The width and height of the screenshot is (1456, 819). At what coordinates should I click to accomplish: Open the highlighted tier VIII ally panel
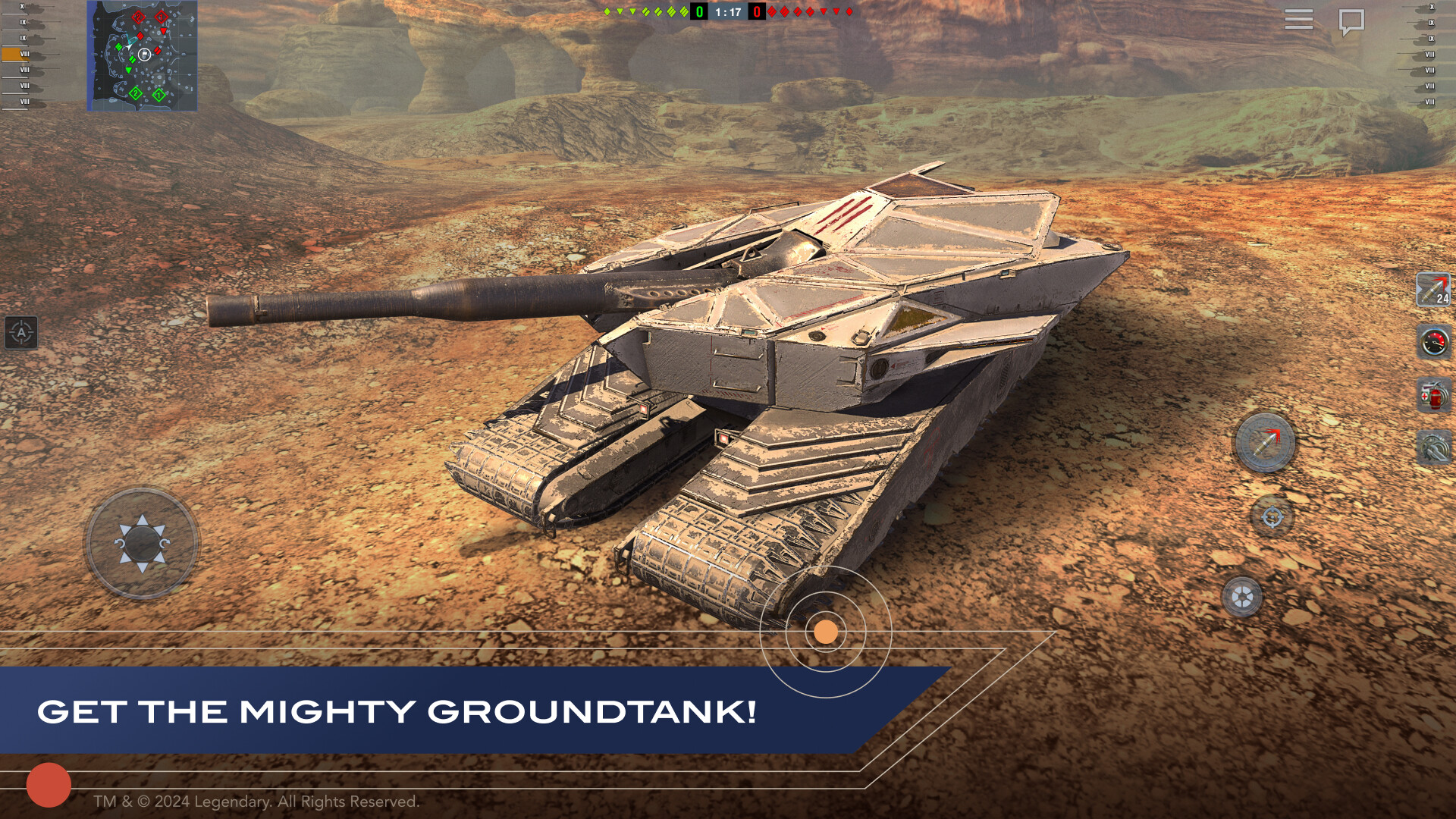pos(17,54)
